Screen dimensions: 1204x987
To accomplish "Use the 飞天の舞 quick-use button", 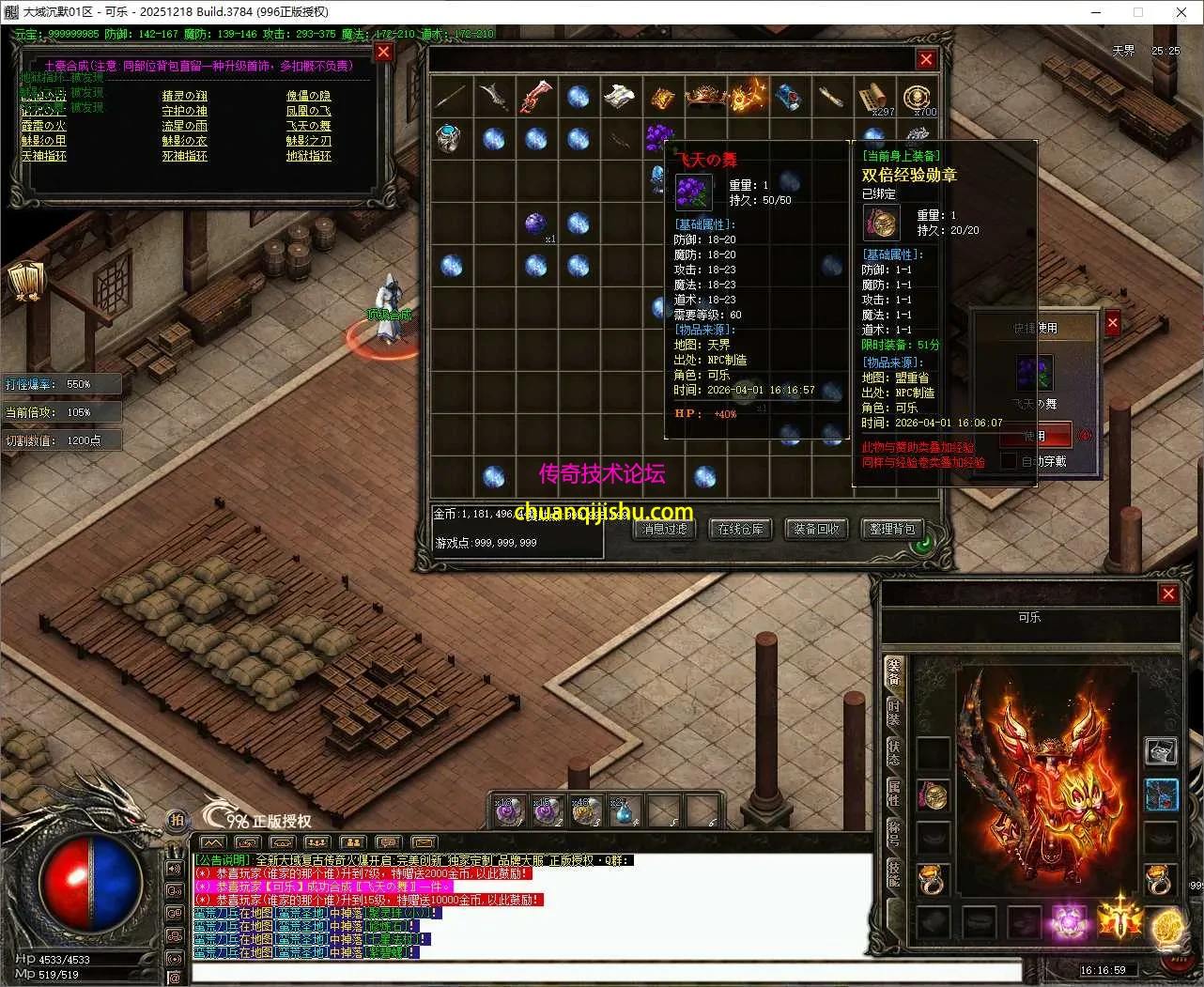I will click(1034, 436).
